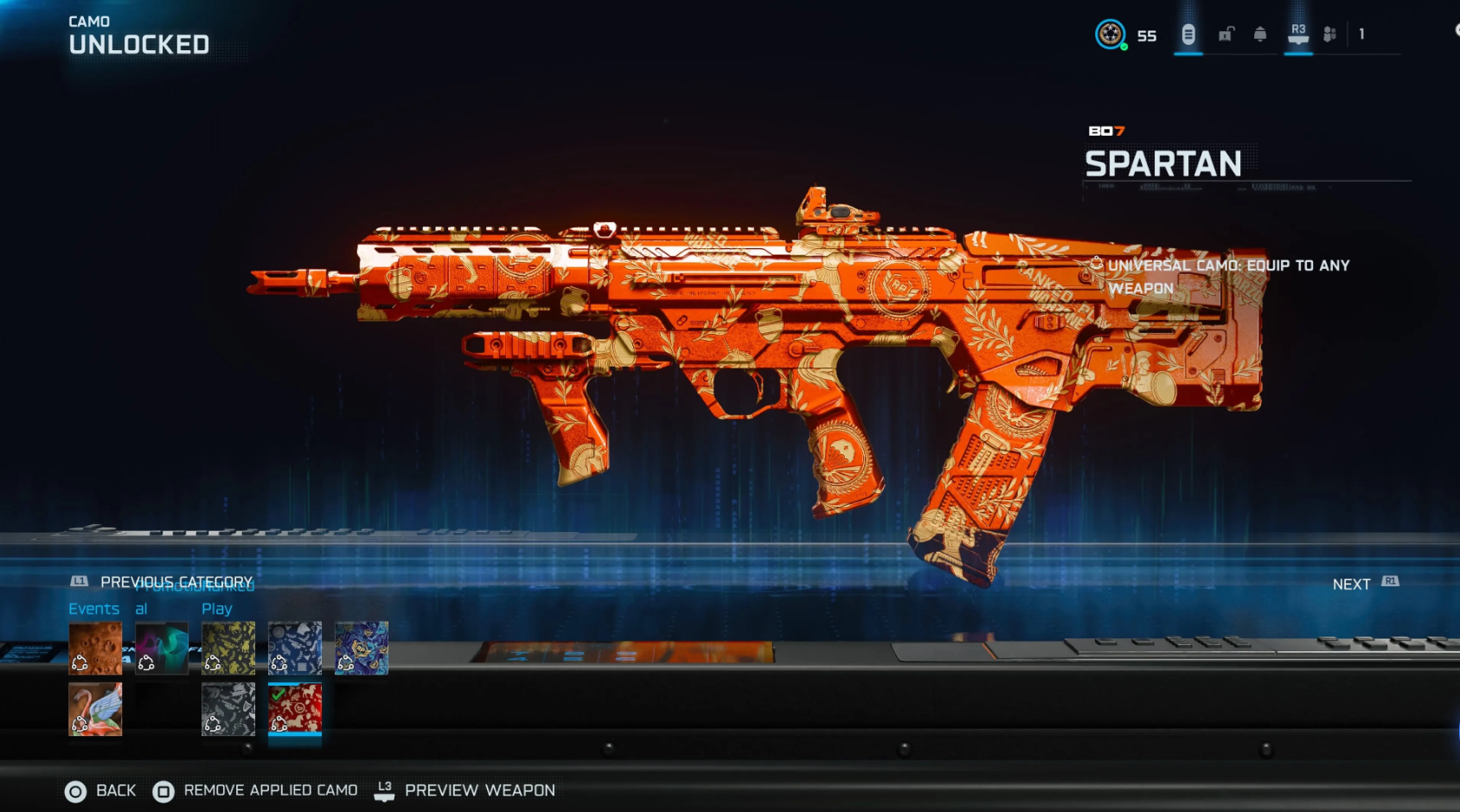Click the L3 stick icon next to Preview Weapon
The height and width of the screenshot is (812, 1460).
[385, 790]
